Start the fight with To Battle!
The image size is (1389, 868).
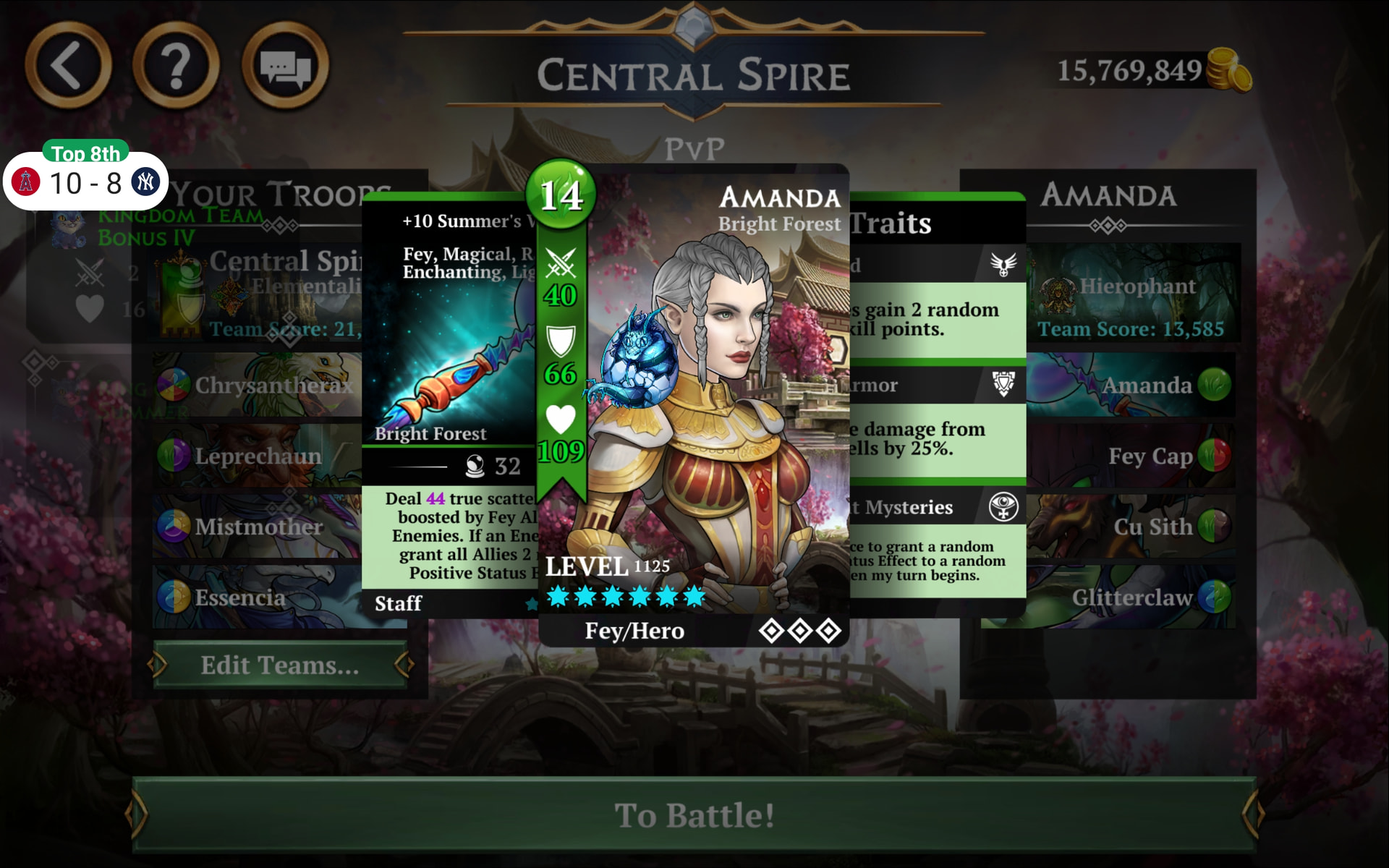(694, 814)
